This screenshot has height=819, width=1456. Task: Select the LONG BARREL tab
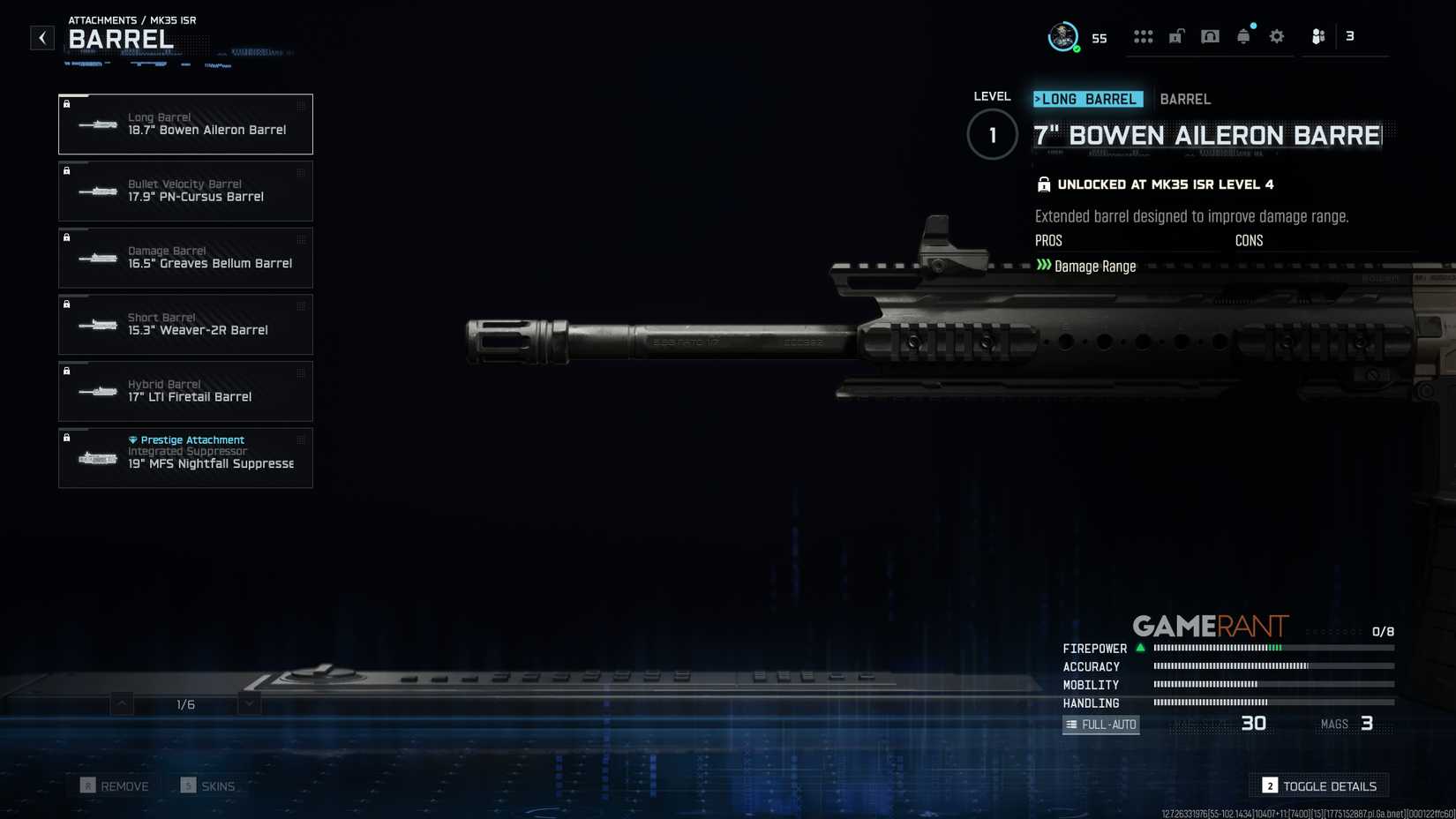[1089, 99]
